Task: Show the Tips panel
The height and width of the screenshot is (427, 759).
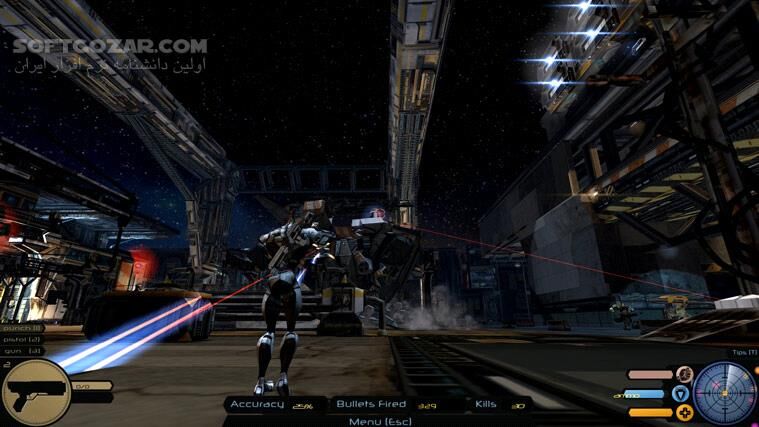Action: tap(744, 352)
